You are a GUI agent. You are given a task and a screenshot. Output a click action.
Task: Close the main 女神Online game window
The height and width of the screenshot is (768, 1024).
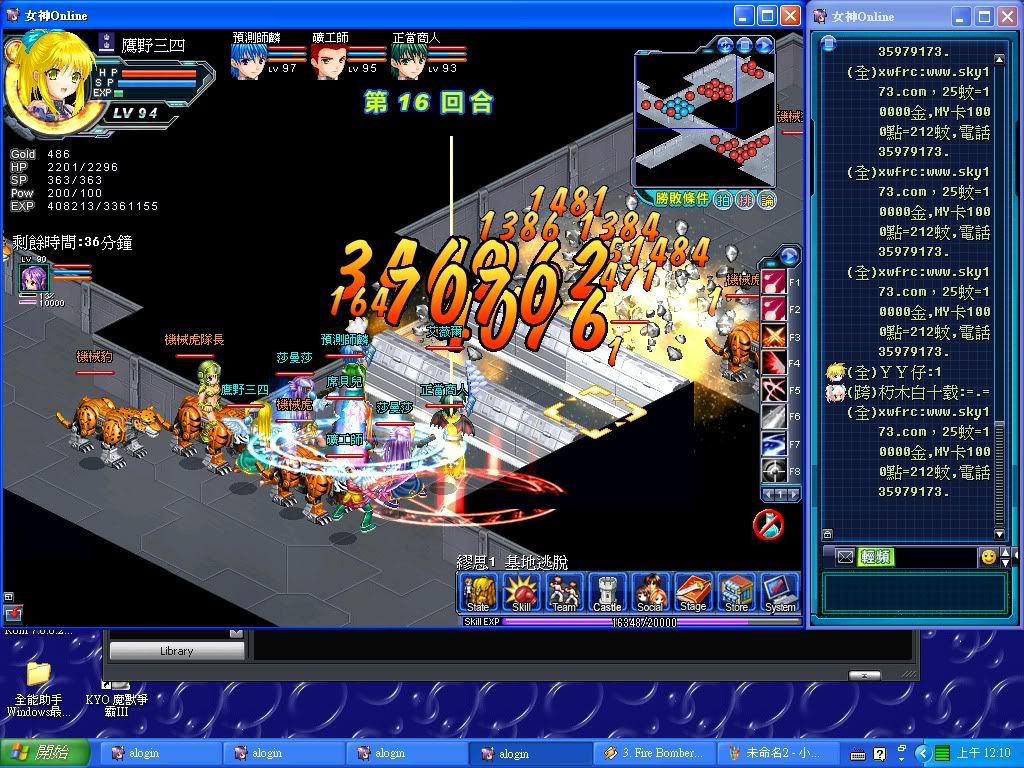coord(790,15)
